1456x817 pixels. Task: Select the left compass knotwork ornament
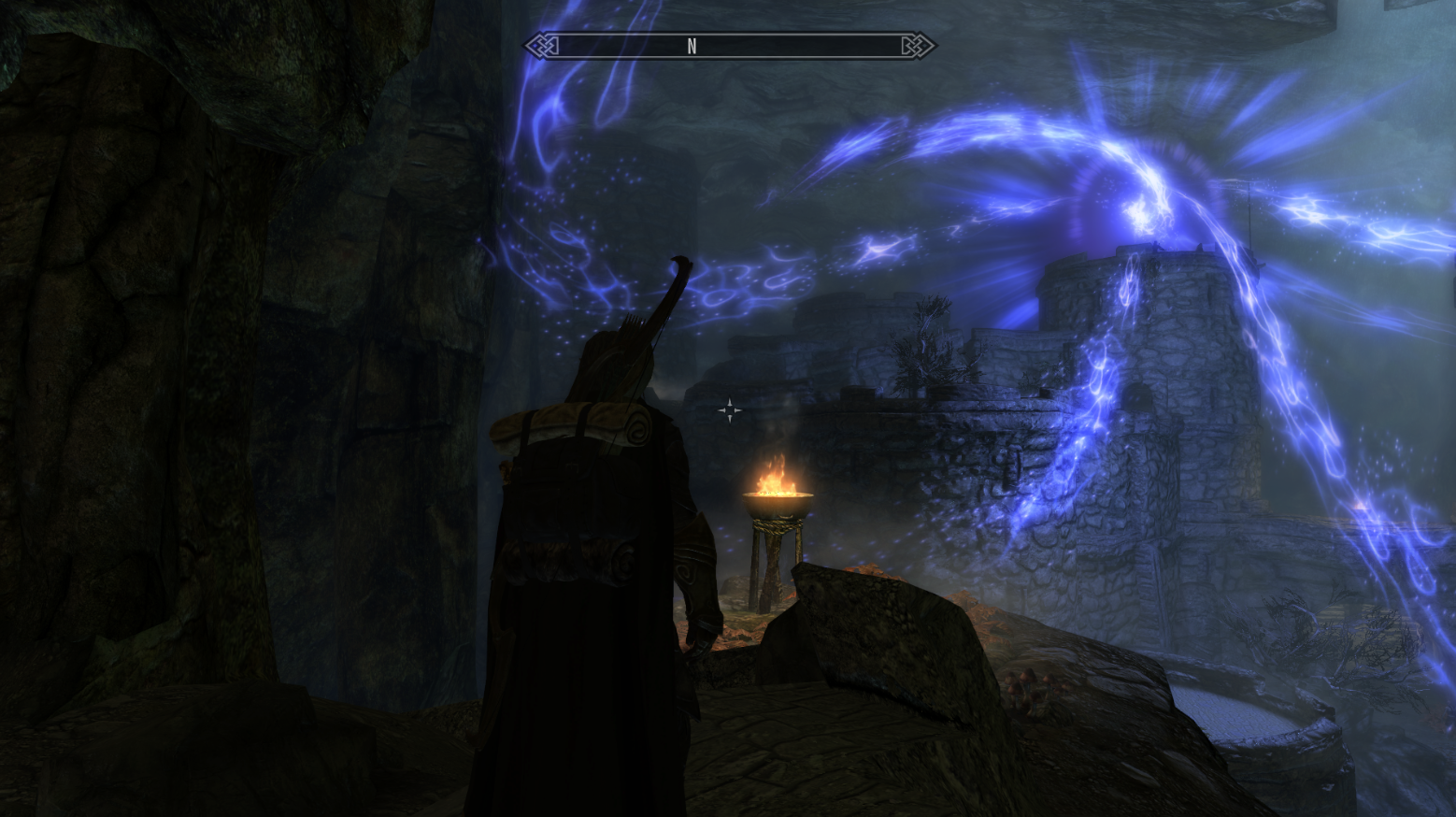point(542,44)
